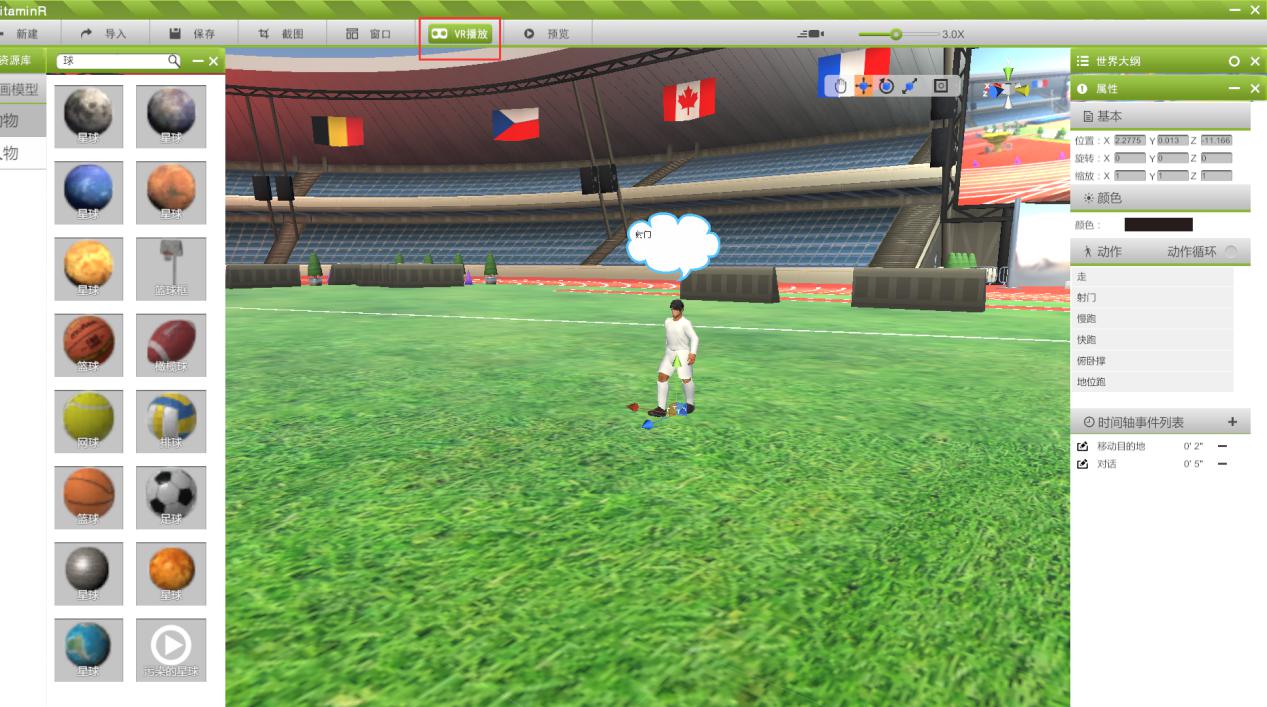Add a timeline event with plus button

click(x=1233, y=422)
